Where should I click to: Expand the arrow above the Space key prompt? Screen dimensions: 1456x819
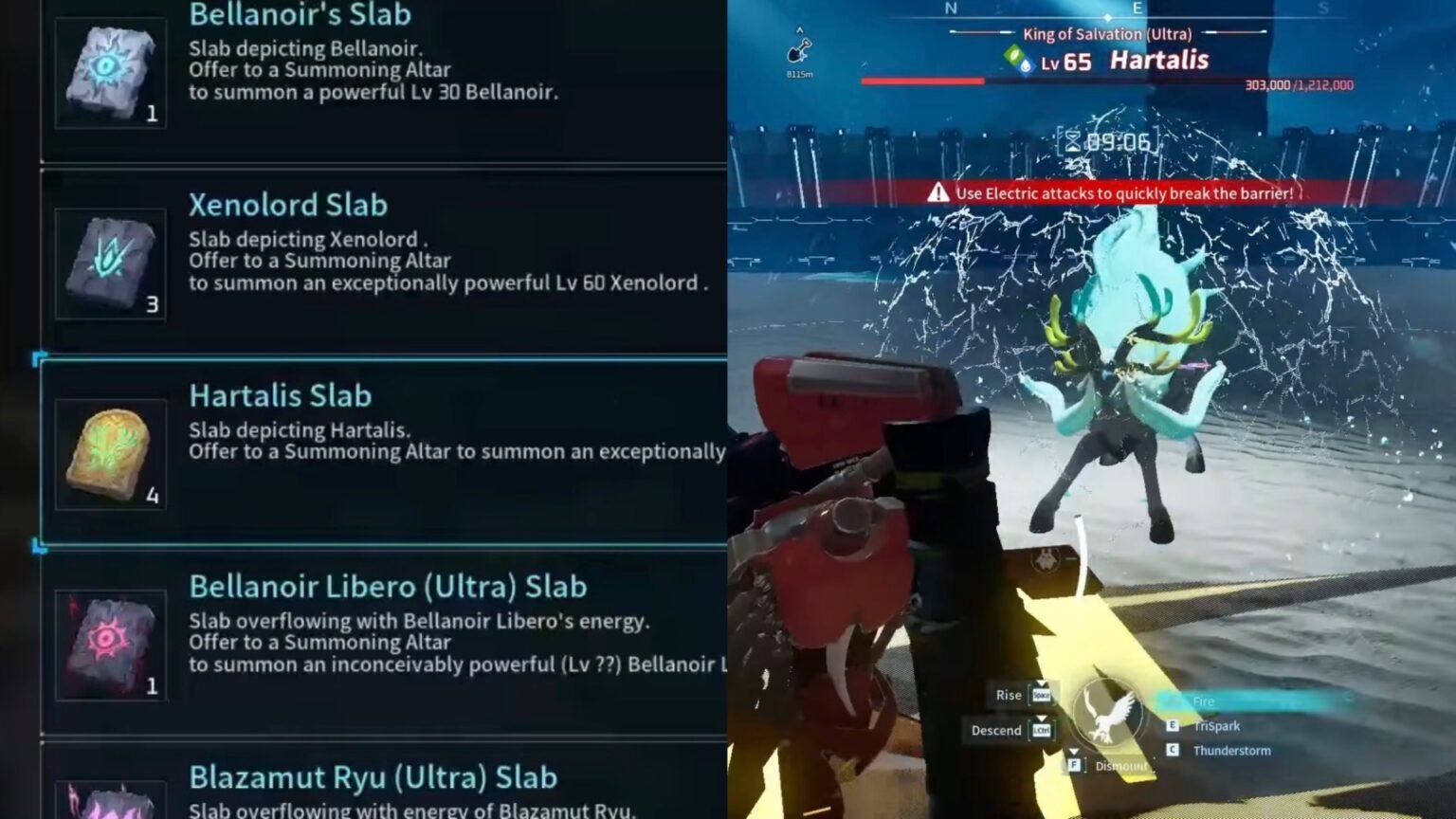pos(1041,683)
